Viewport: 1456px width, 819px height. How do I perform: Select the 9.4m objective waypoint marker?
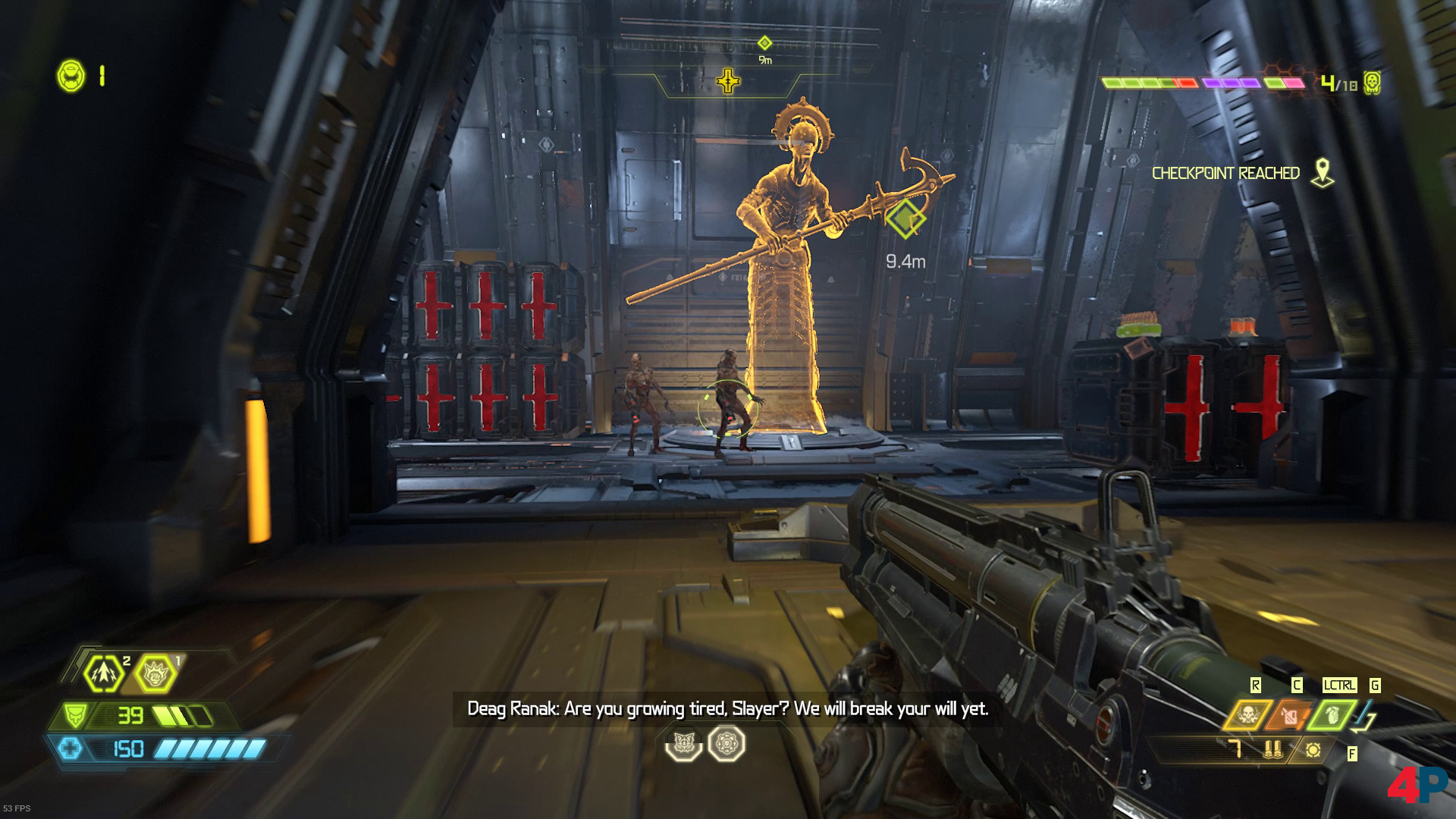pos(905,219)
